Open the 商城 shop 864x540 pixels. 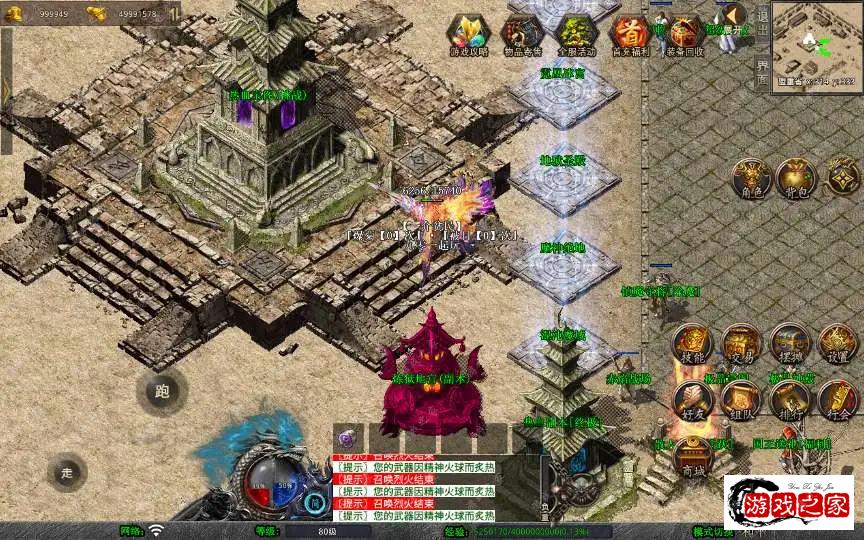click(691, 457)
